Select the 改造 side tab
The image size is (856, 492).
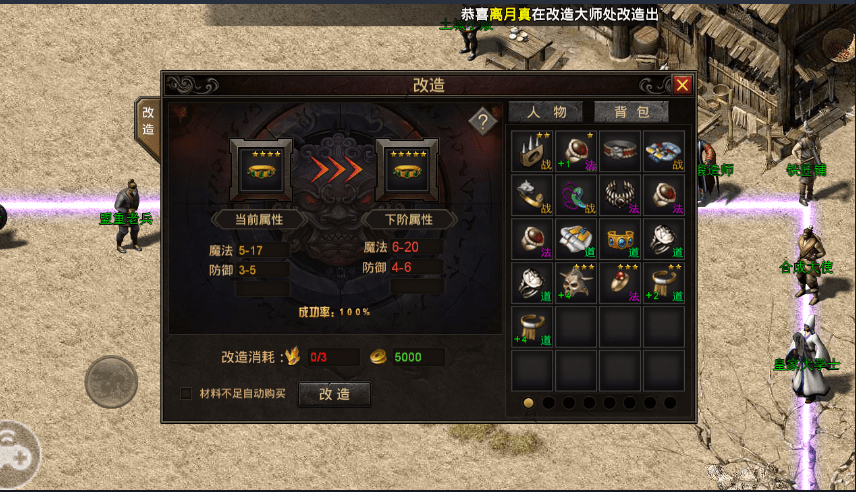tap(148, 123)
